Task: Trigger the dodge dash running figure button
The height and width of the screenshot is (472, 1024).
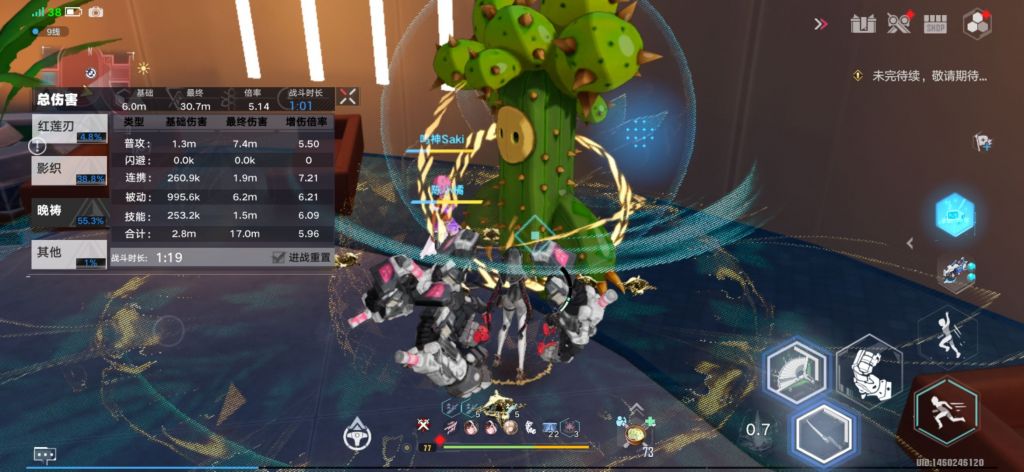Action: coord(946,410)
